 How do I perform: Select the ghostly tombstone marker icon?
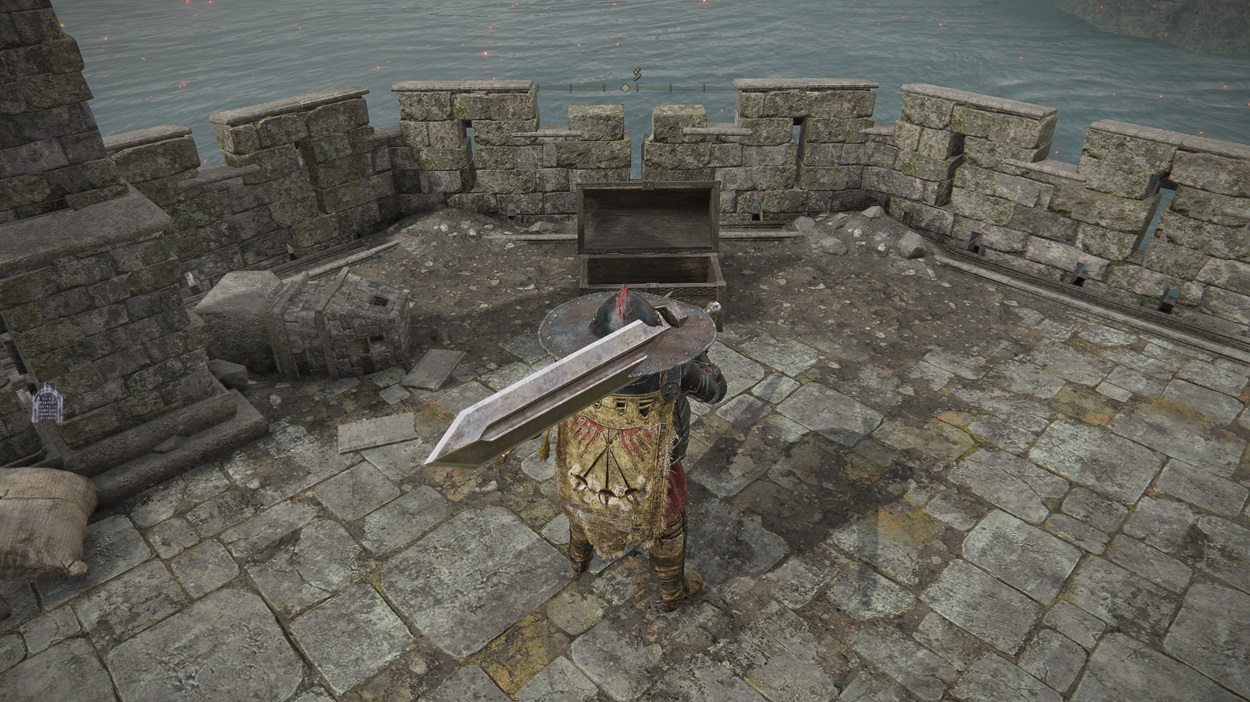[x=47, y=404]
